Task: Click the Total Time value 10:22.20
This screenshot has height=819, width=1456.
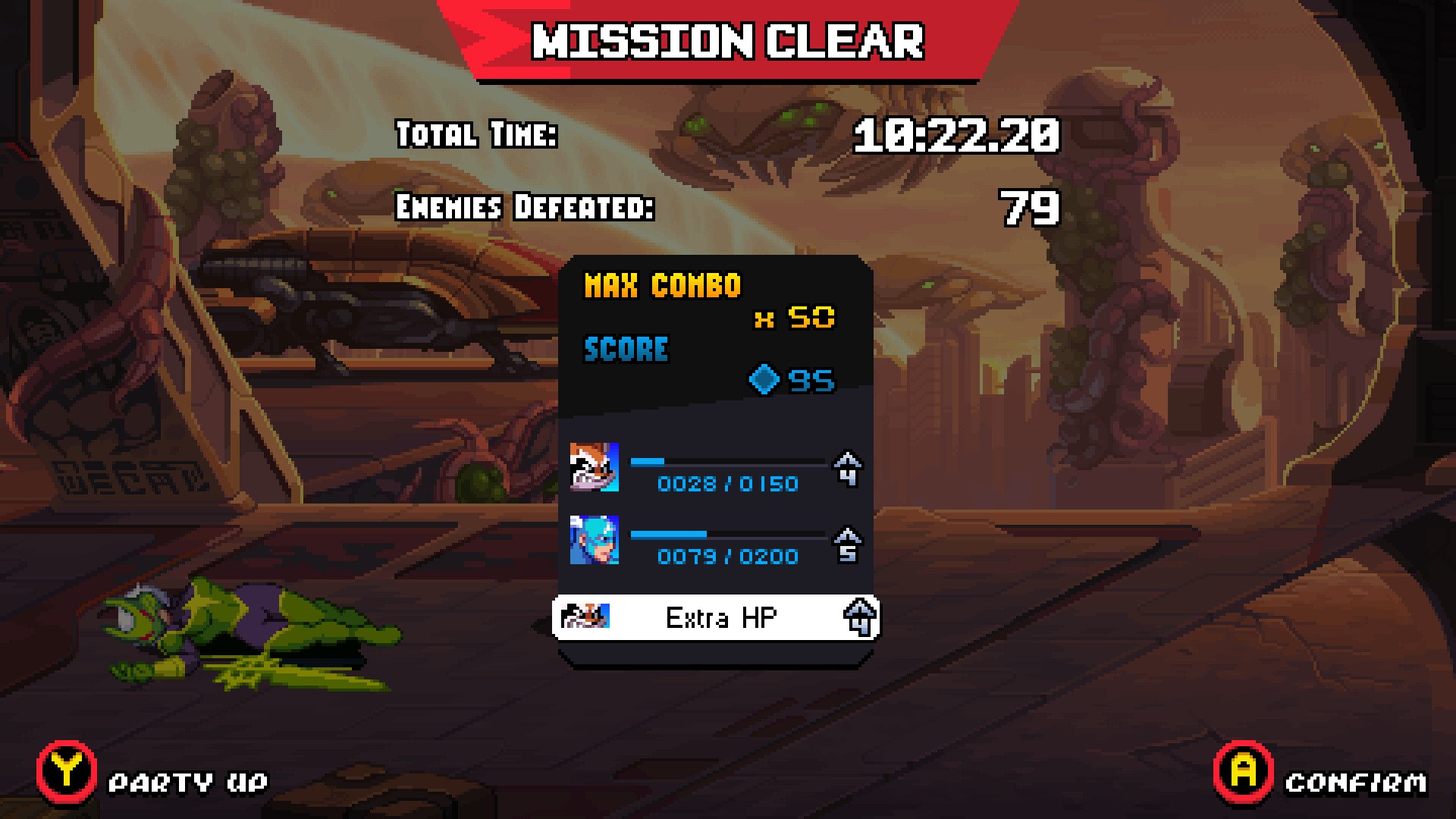Action: tap(955, 136)
